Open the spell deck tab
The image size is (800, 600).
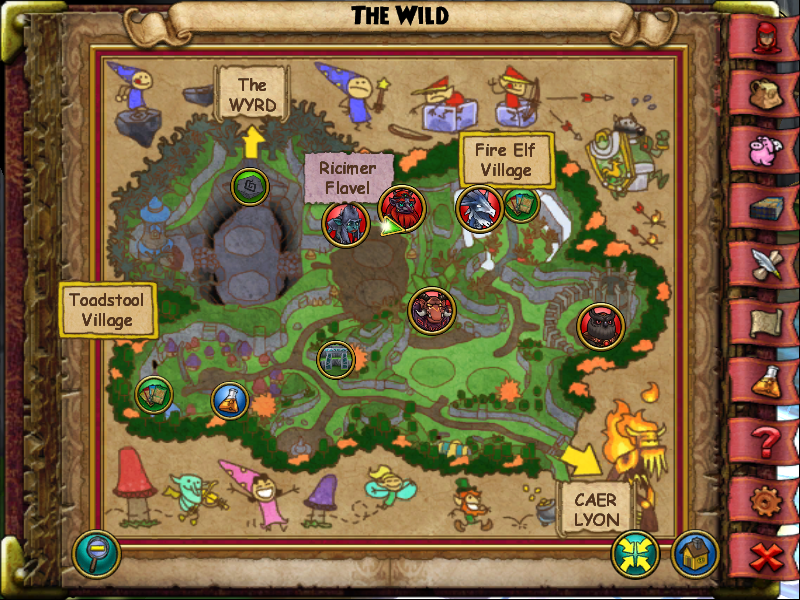point(767,207)
